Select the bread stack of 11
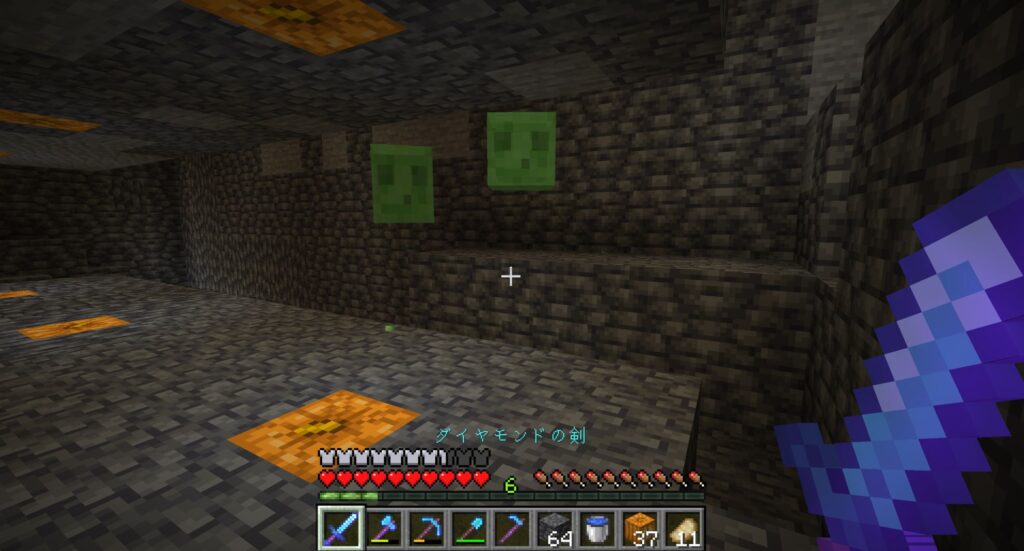1024x551 pixels. click(683, 526)
